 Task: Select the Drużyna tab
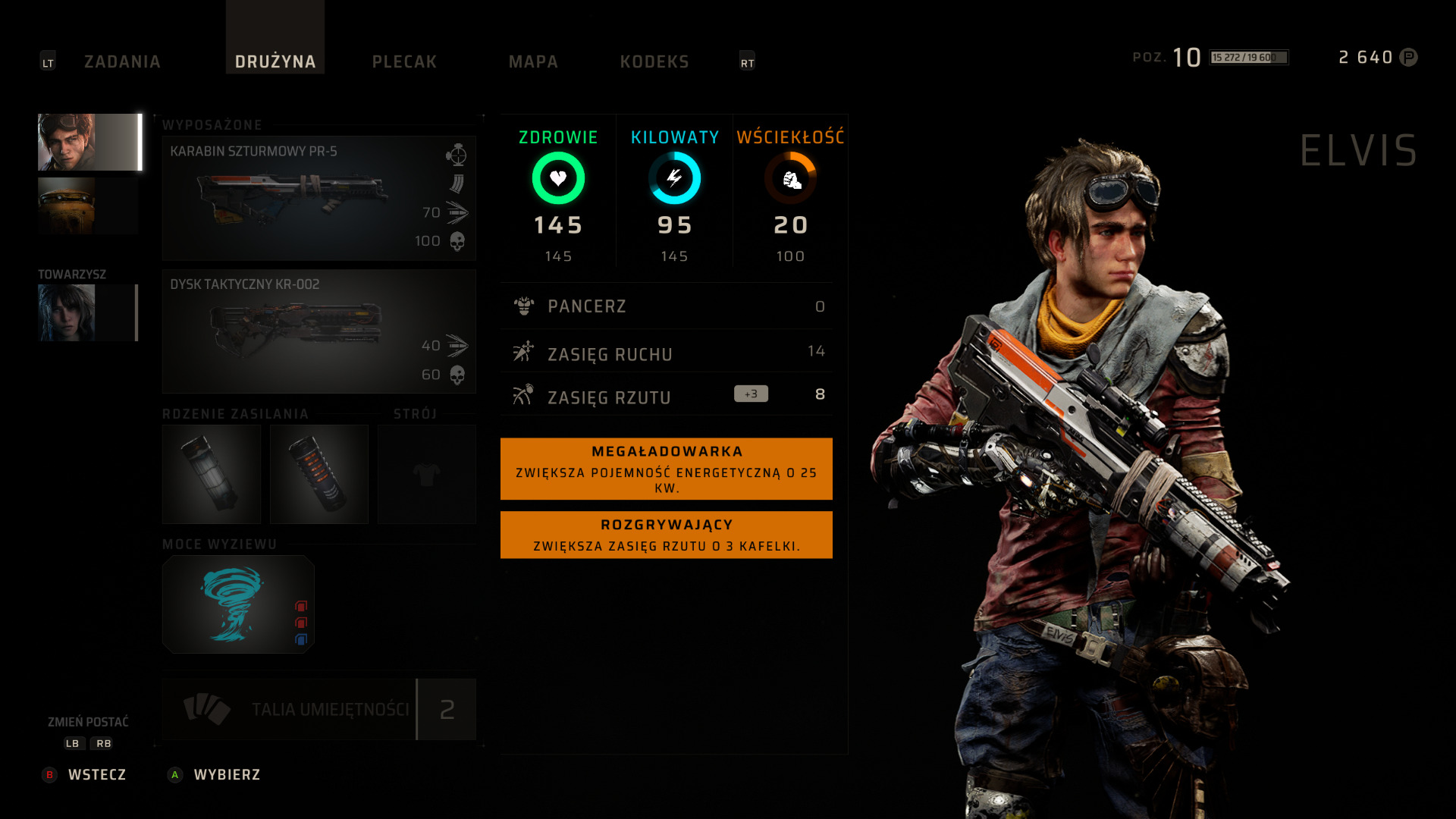275,61
